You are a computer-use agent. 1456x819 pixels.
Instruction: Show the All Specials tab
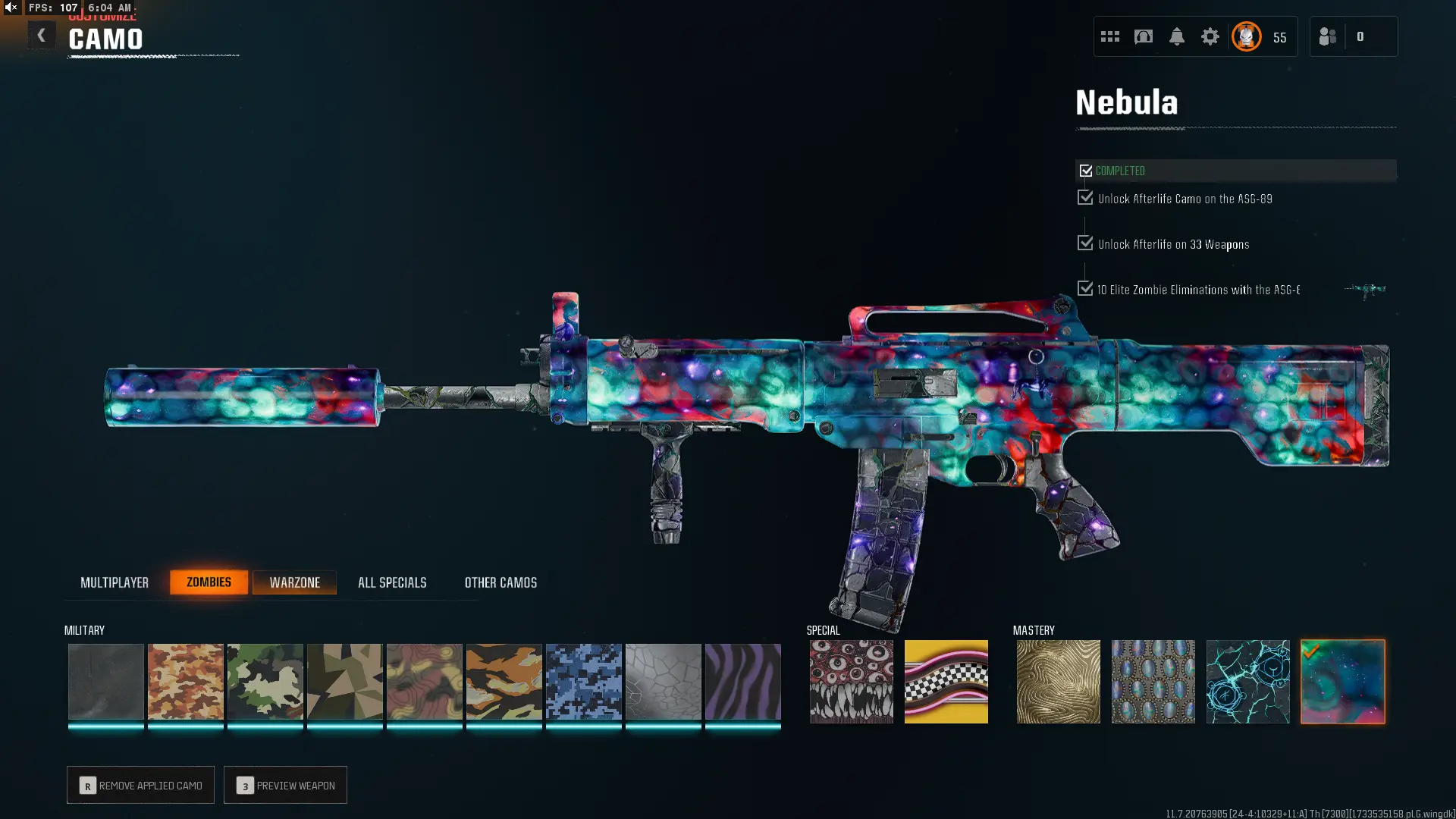point(392,582)
